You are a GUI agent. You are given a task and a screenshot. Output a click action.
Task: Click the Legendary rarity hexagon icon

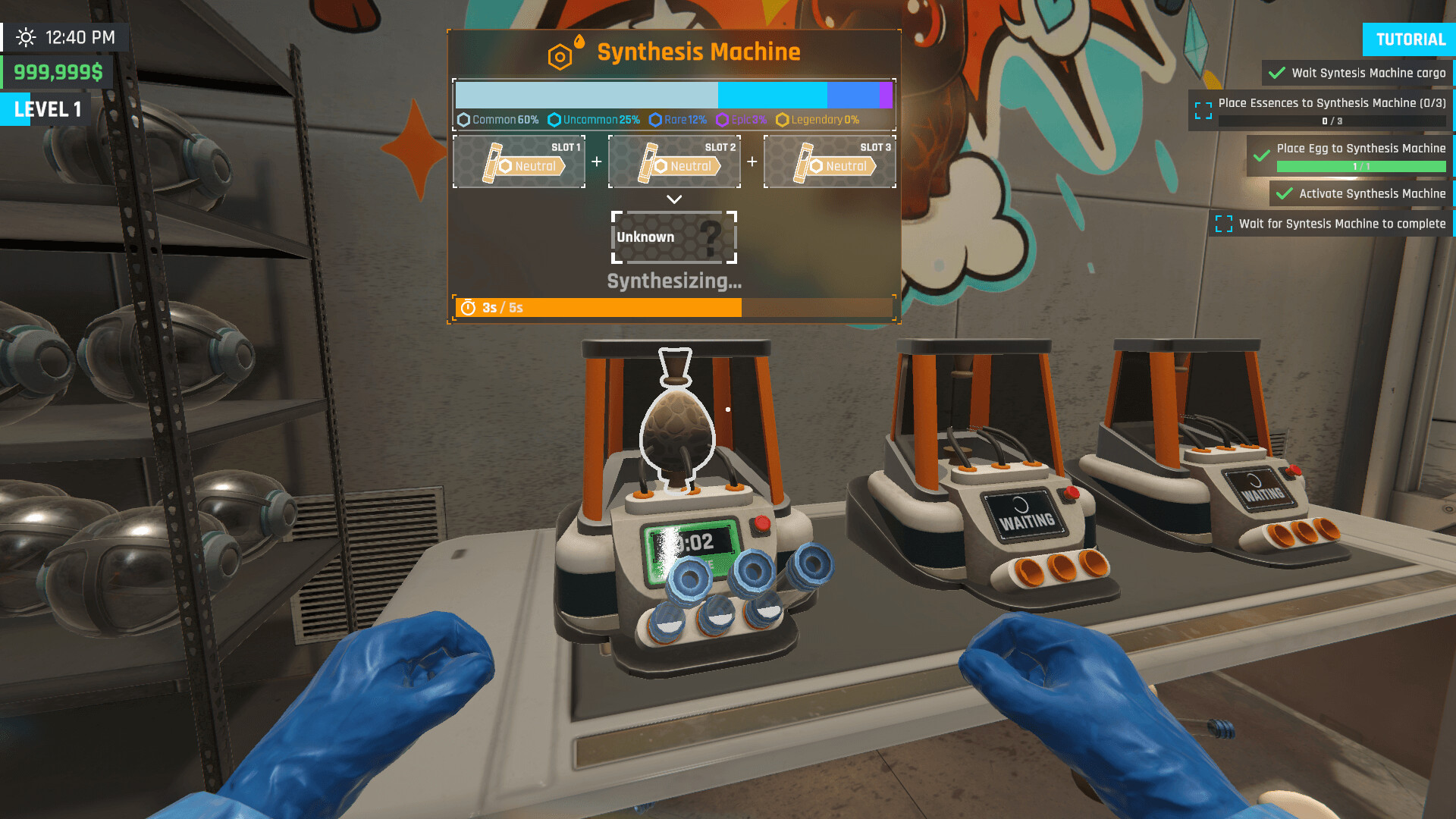pos(783,120)
